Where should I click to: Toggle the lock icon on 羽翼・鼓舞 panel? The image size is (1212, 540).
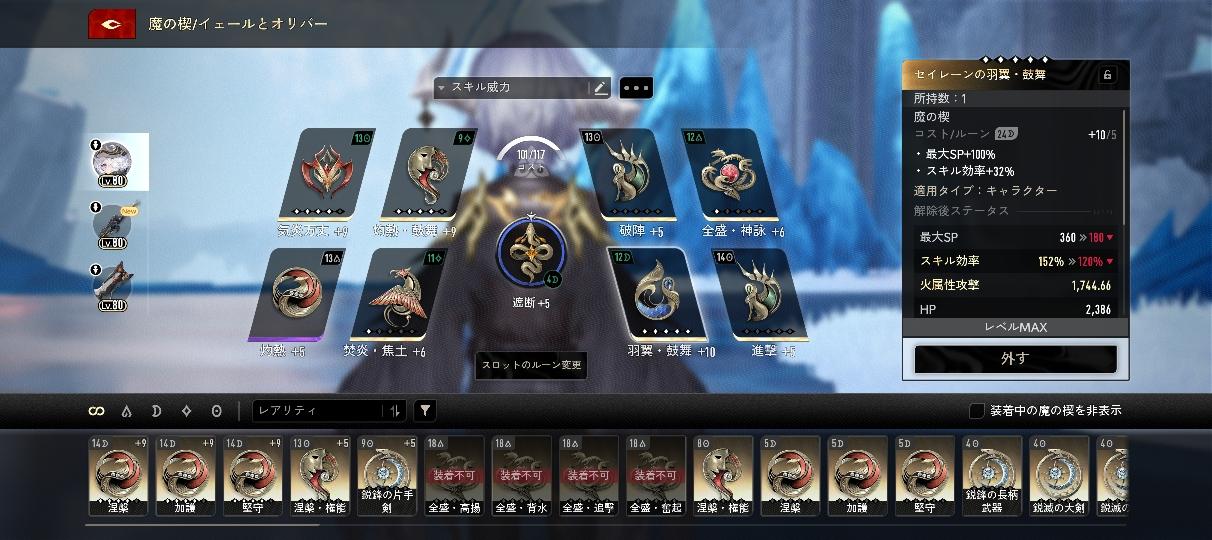pyautogui.click(x=1107, y=75)
